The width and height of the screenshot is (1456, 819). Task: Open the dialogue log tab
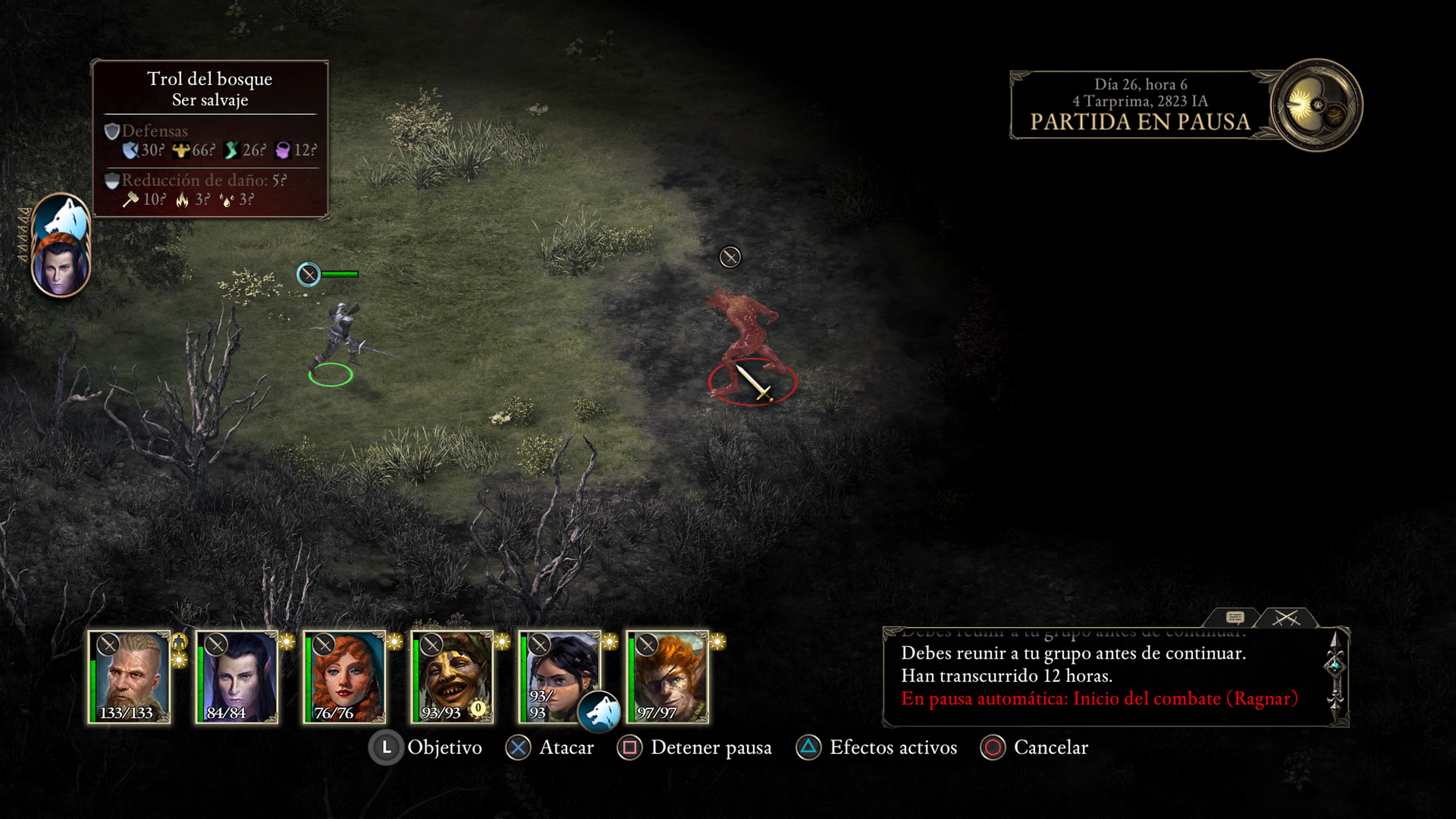1235,617
